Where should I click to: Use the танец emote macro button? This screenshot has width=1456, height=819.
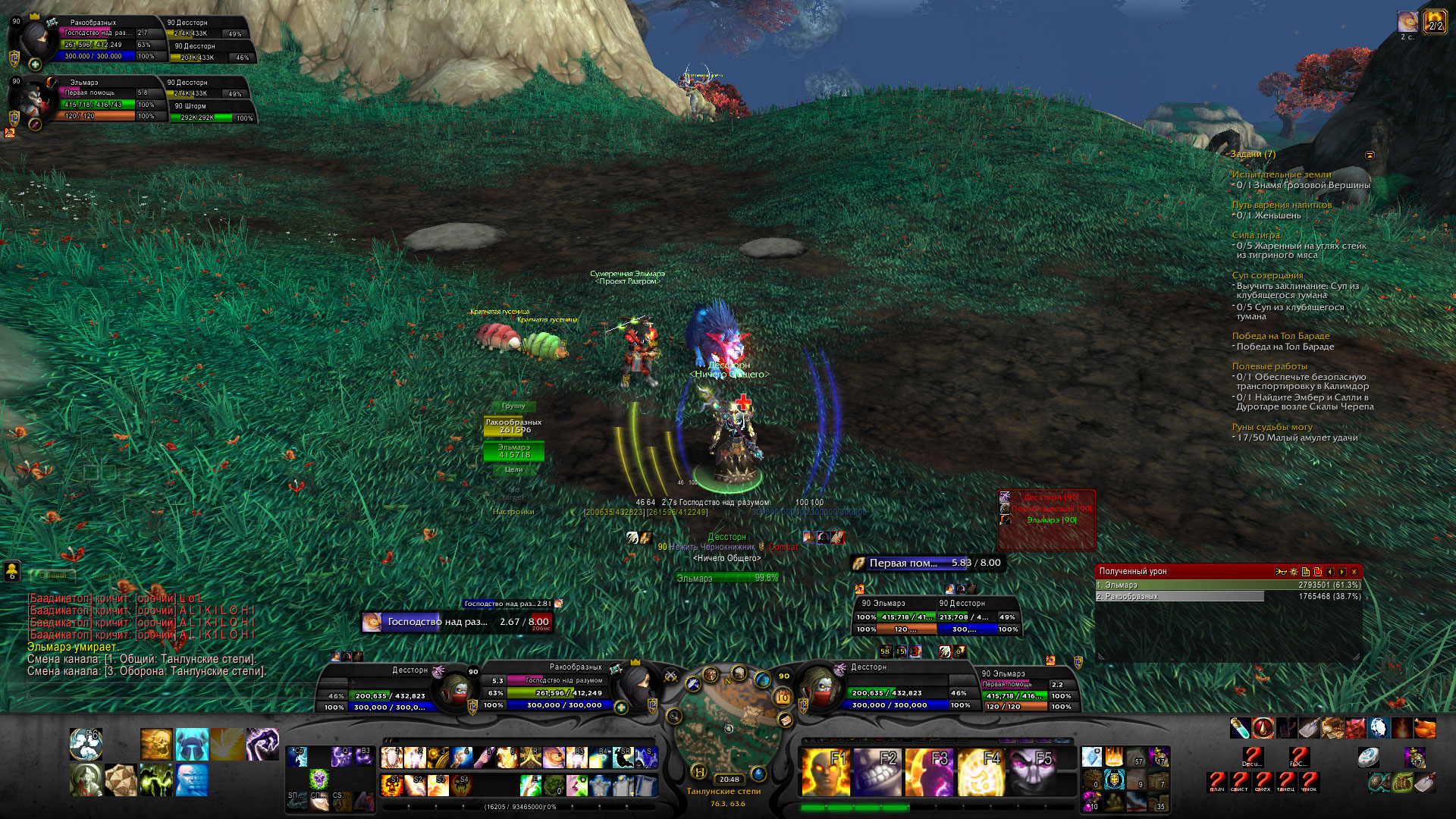click(x=1286, y=781)
